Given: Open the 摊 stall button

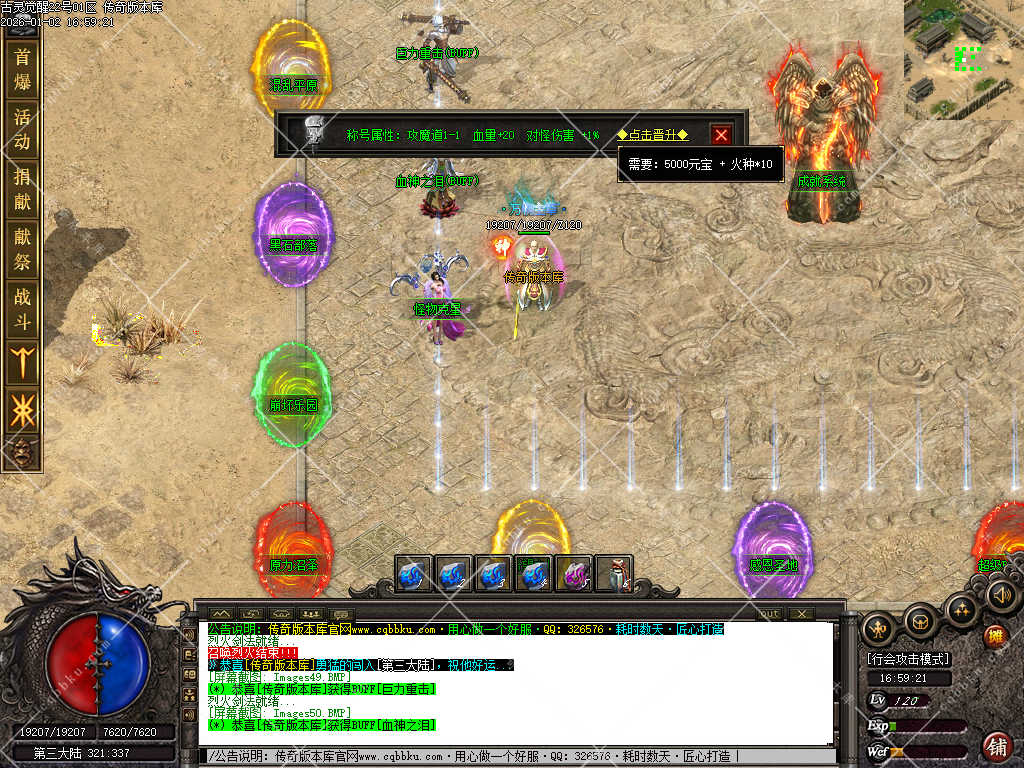Looking at the screenshot, I should pos(994,636).
